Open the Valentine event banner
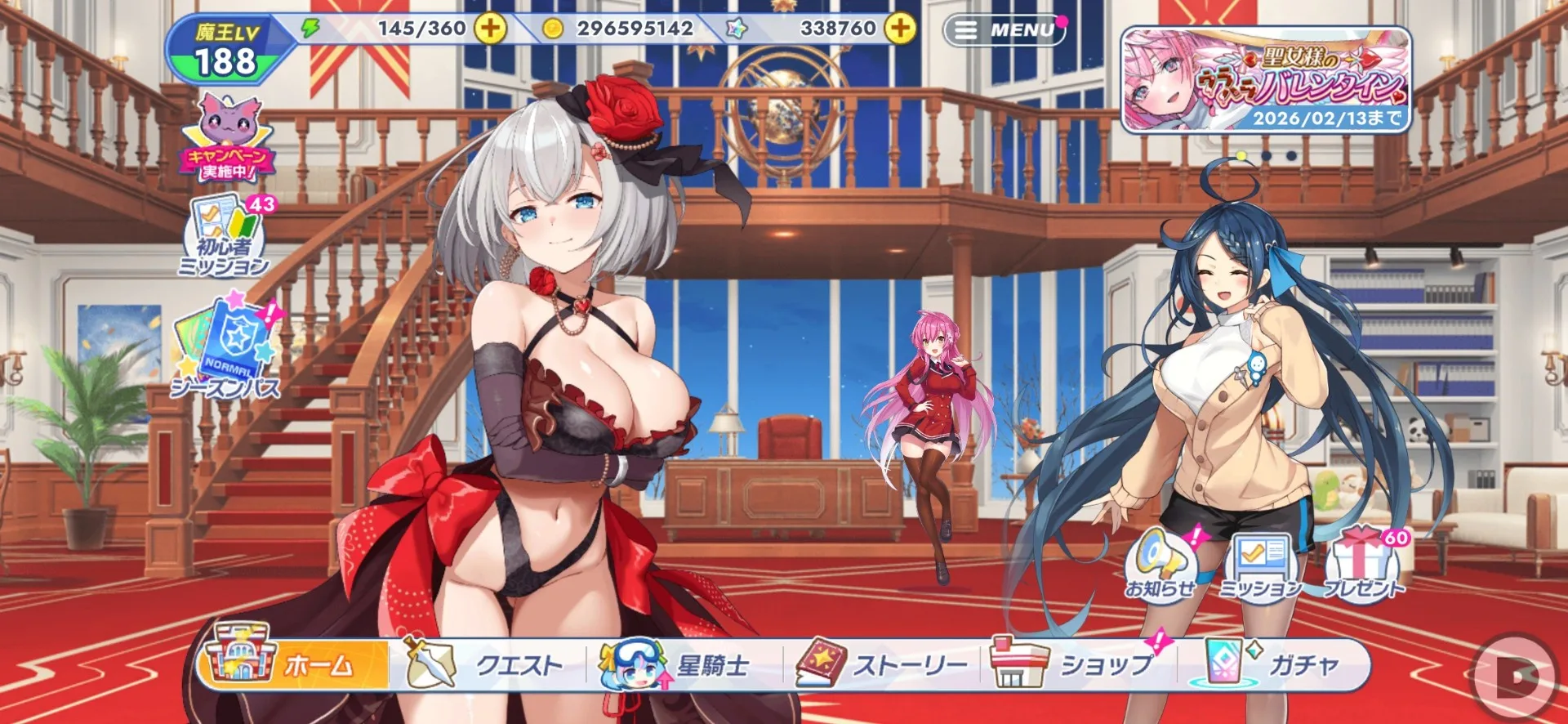The width and height of the screenshot is (1568, 724). (x=1265, y=80)
